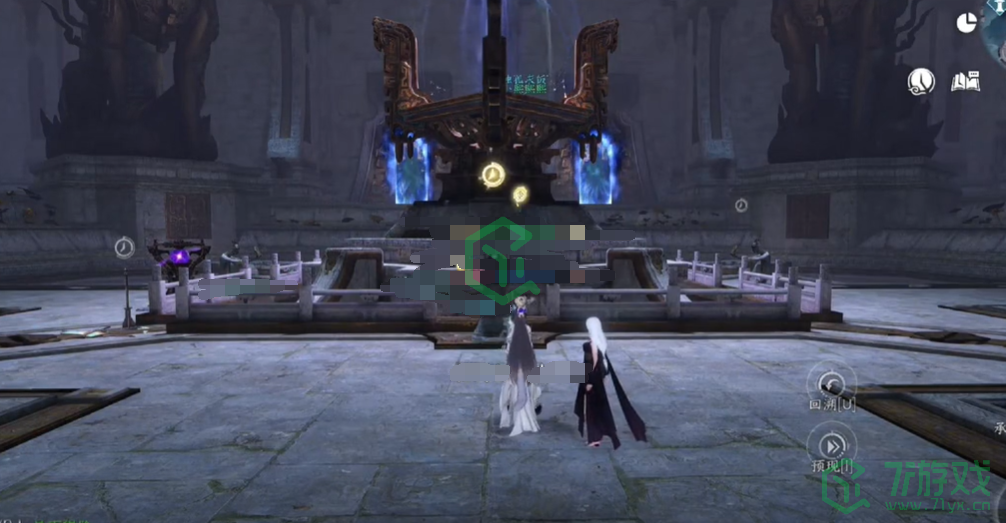Open the book with chat bubble icon
1006x523 pixels.
tap(964, 82)
